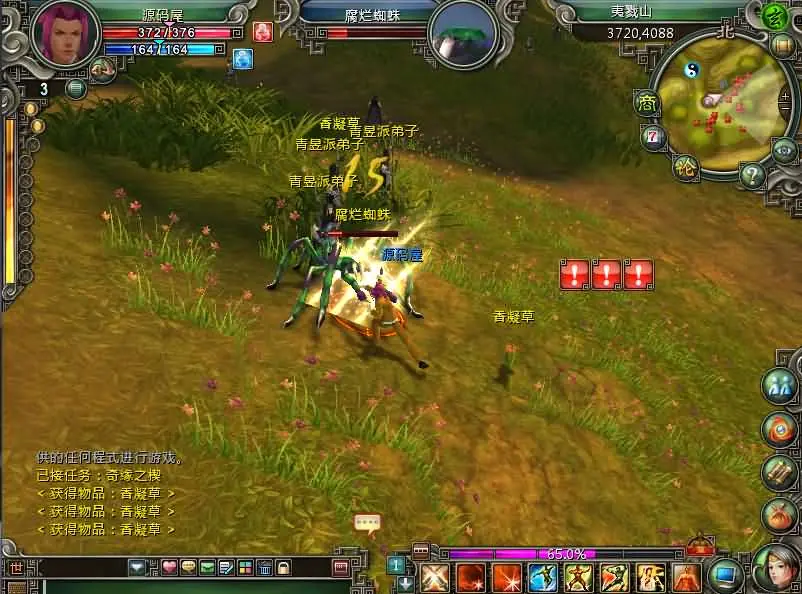Open the 商 shop button beside minimap
Viewport: 802px width, 594px height.
coord(645,102)
